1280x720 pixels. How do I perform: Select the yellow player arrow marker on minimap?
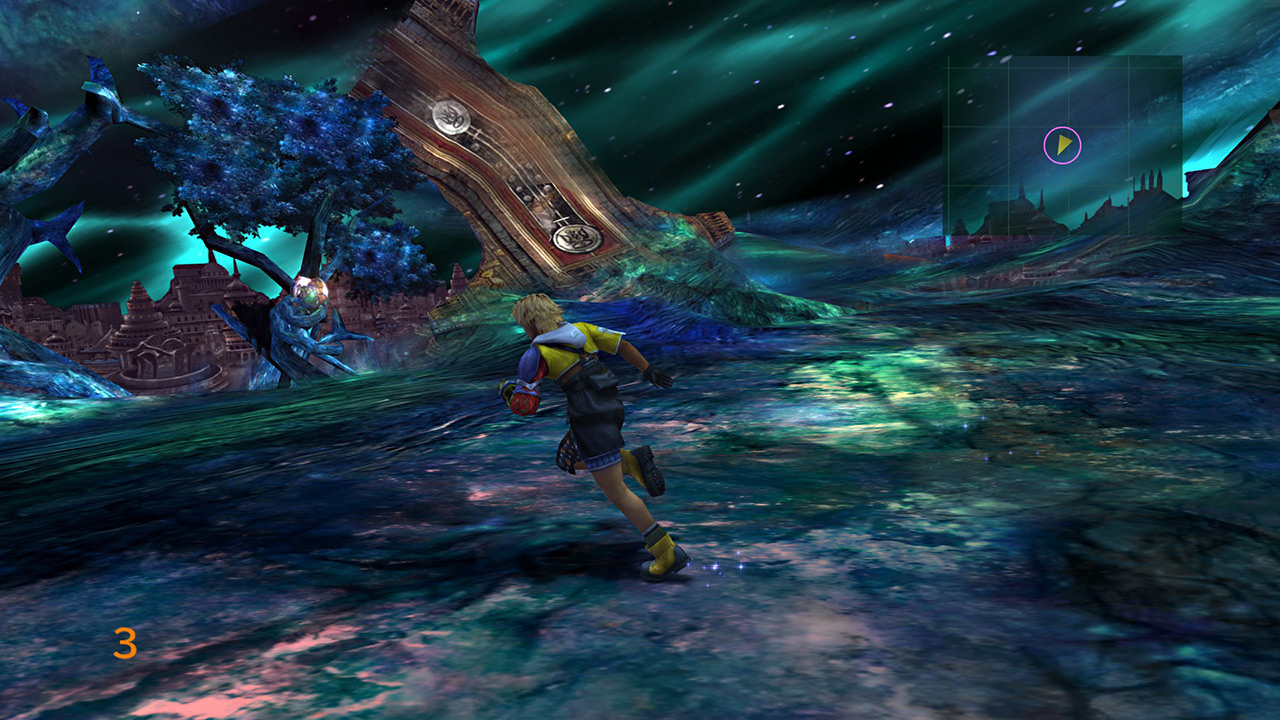(1064, 146)
